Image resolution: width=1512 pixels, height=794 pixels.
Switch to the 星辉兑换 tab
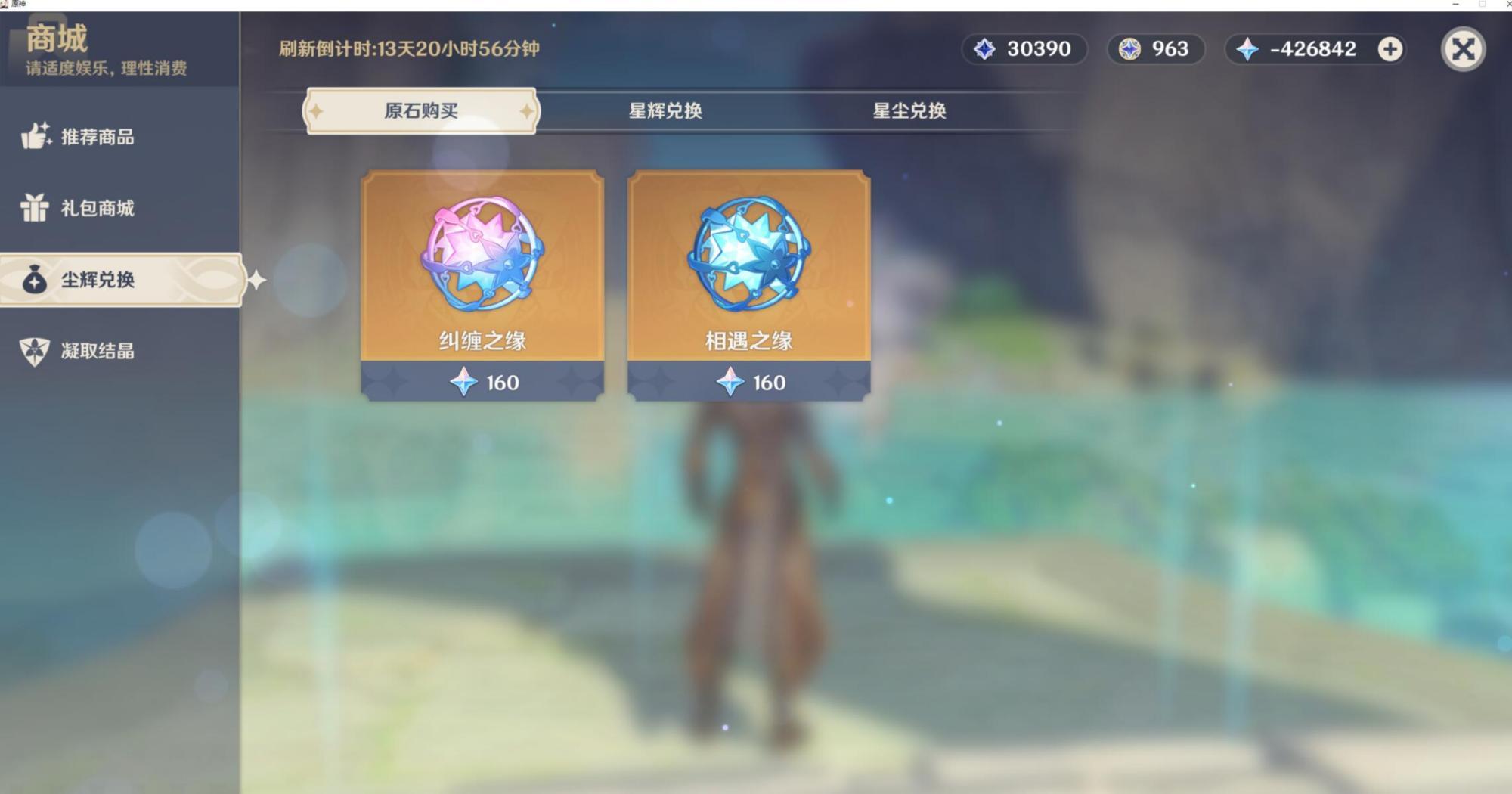point(665,111)
